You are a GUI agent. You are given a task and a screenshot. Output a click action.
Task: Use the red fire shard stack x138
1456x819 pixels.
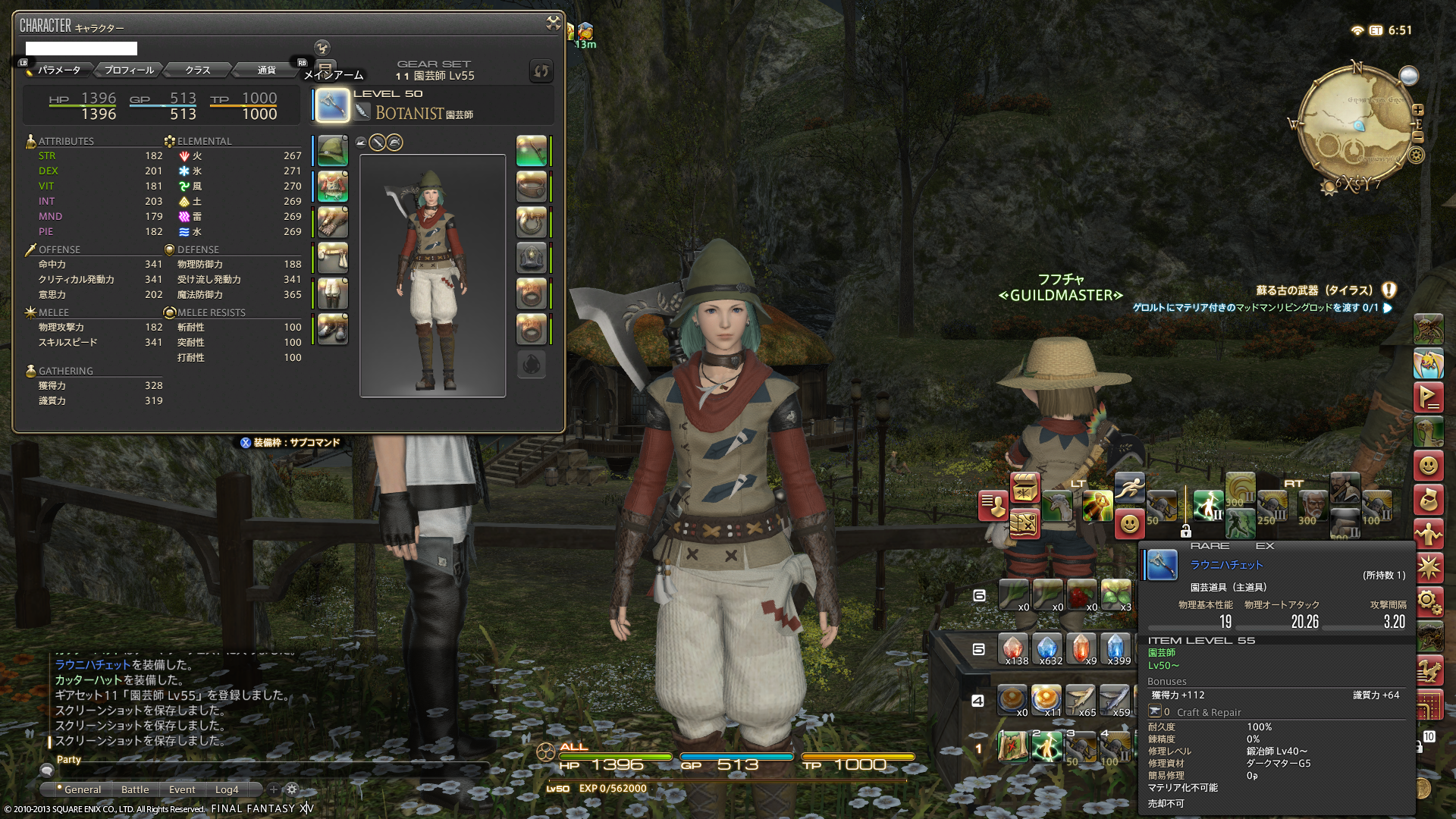click(1013, 649)
